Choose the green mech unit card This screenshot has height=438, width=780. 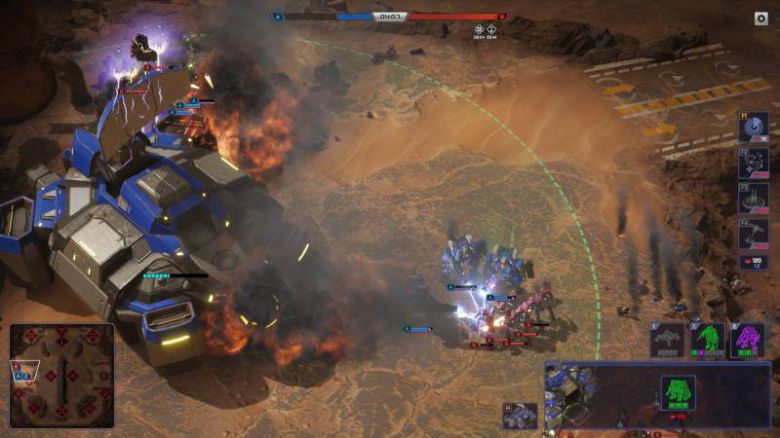pyautogui.click(x=709, y=340)
